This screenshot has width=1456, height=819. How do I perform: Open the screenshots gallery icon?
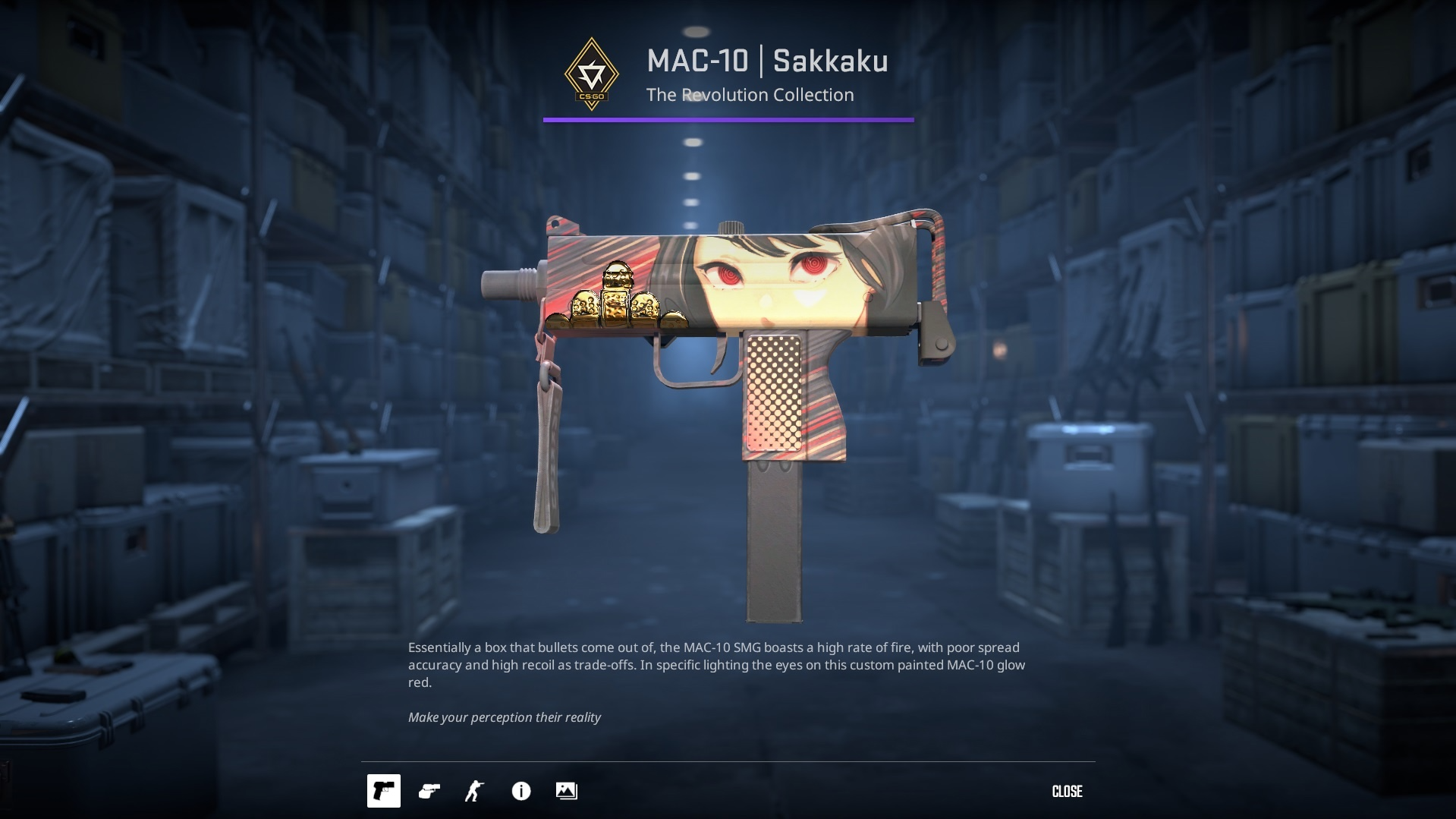pyautogui.click(x=568, y=791)
